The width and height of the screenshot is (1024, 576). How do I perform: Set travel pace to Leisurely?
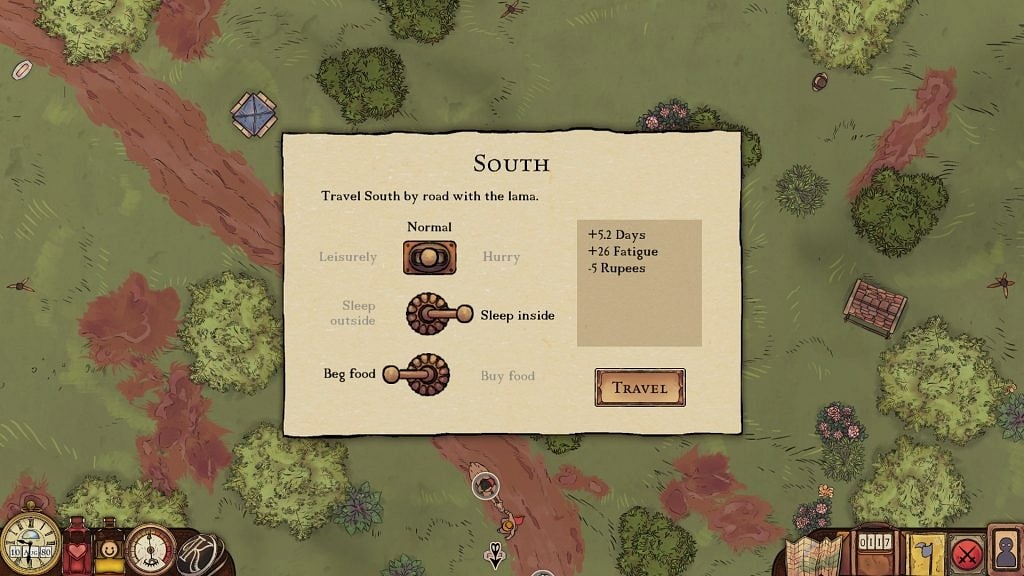pos(348,257)
